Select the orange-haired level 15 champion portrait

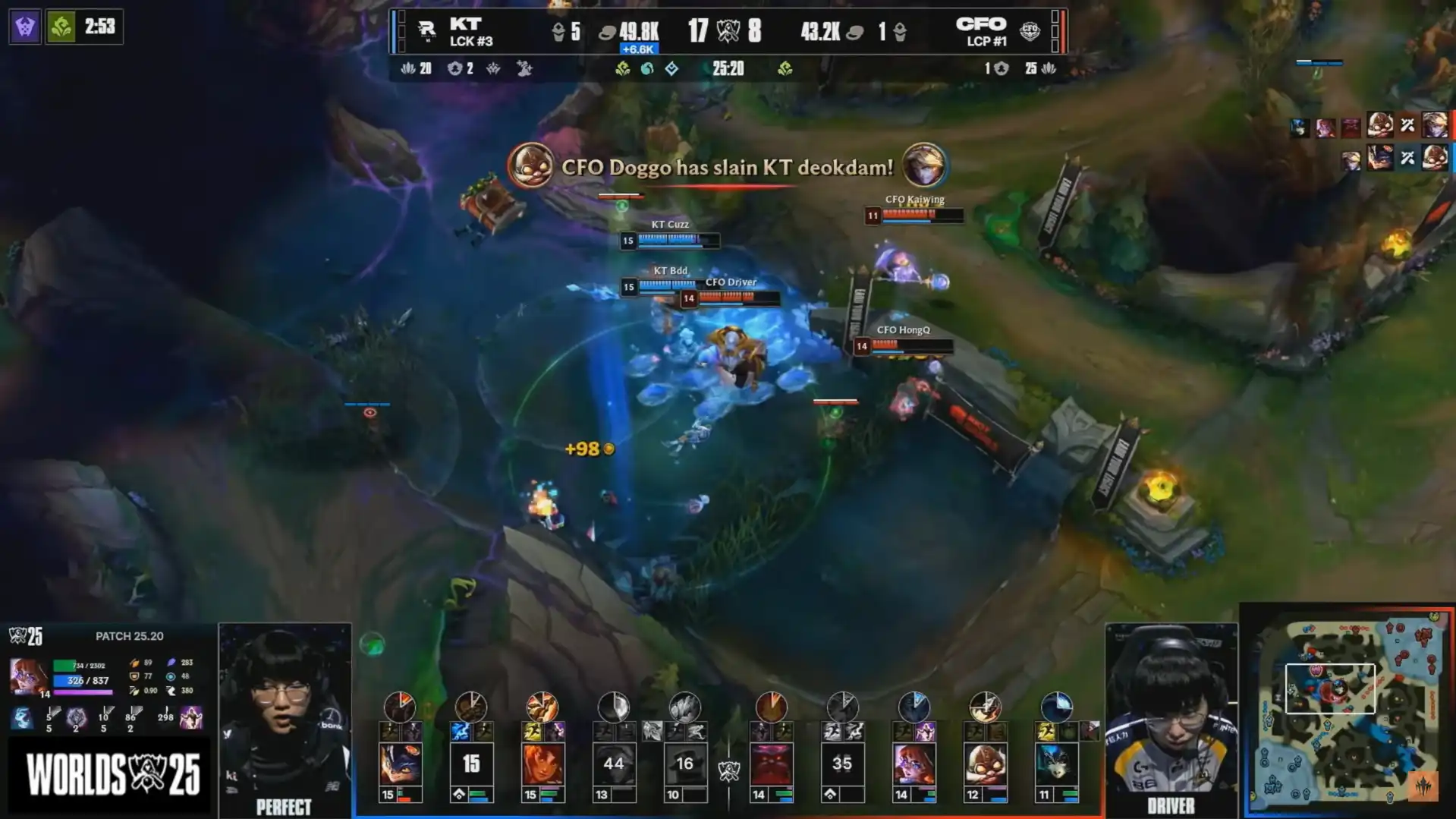[x=542, y=764]
